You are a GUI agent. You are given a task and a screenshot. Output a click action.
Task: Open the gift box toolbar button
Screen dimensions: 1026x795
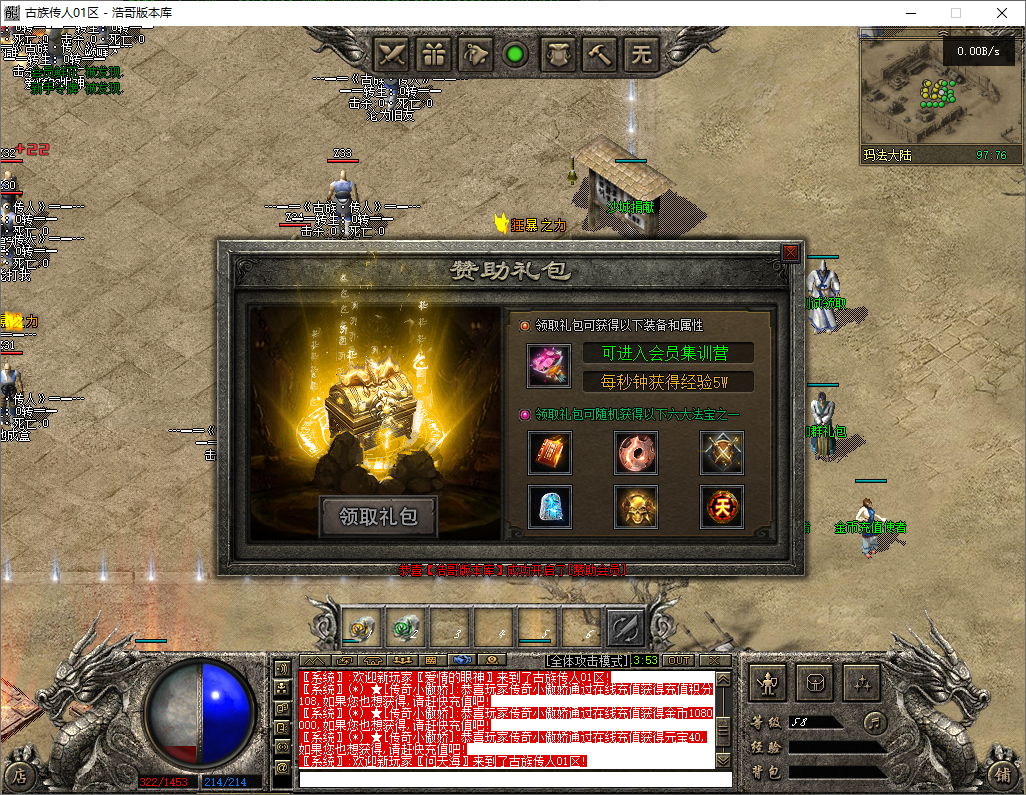[x=435, y=54]
